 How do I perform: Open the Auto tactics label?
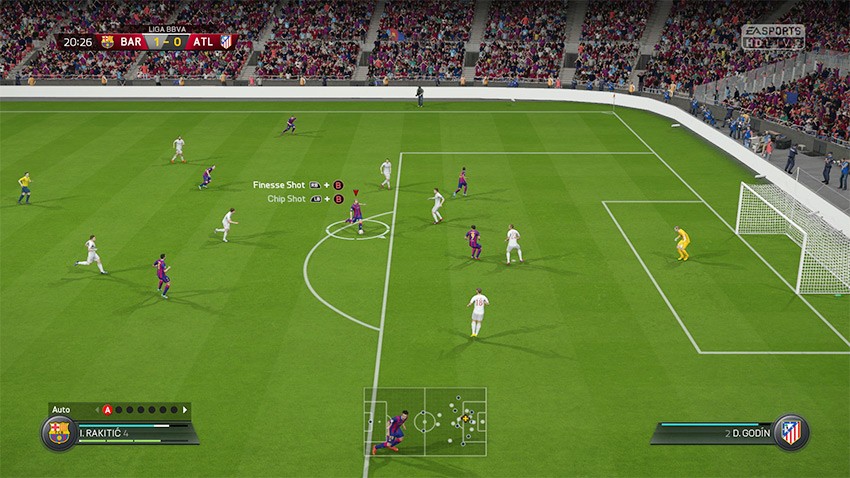click(x=62, y=409)
